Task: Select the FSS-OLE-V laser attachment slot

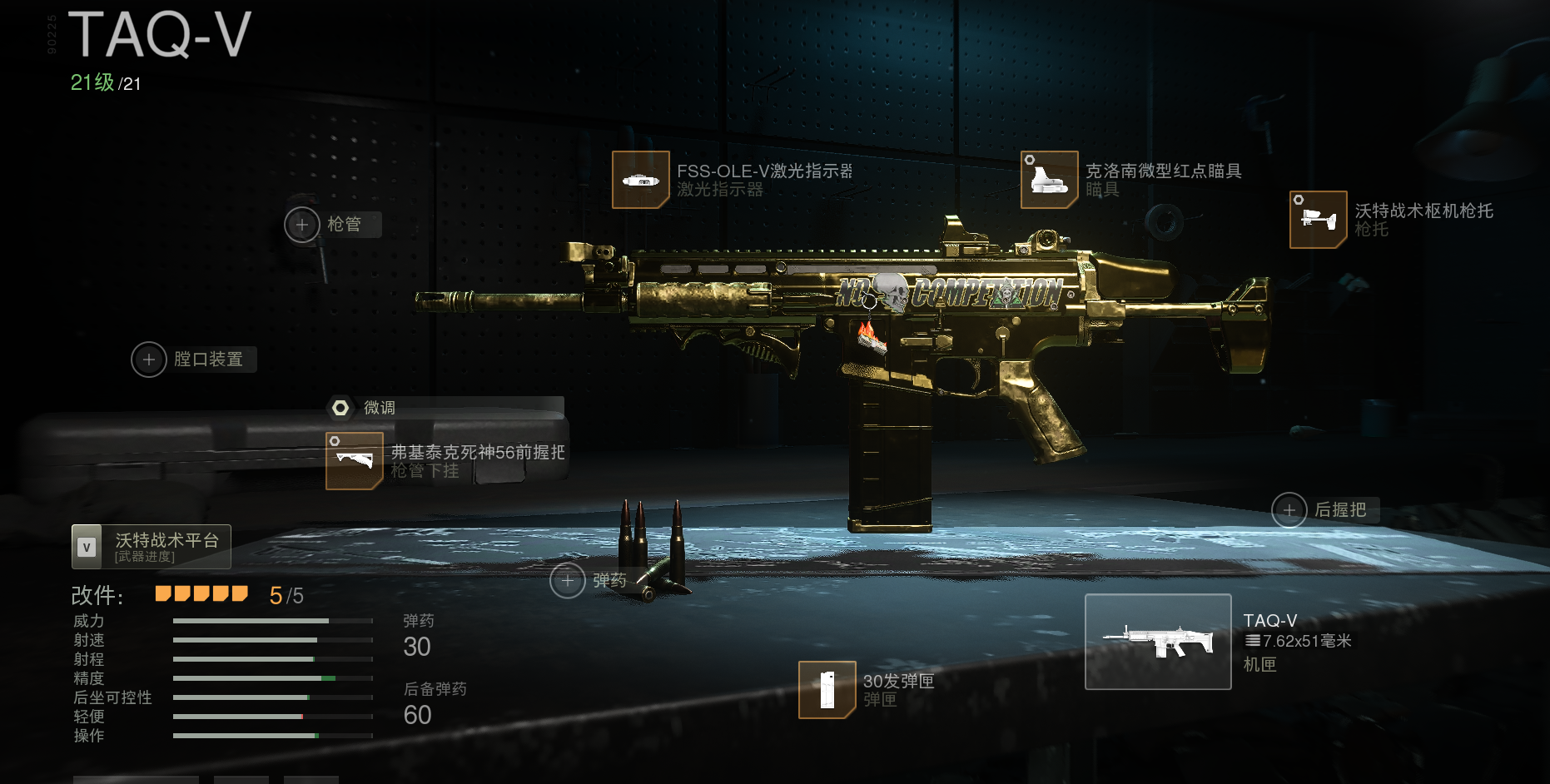Action: pyautogui.click(x=641, y=180)
